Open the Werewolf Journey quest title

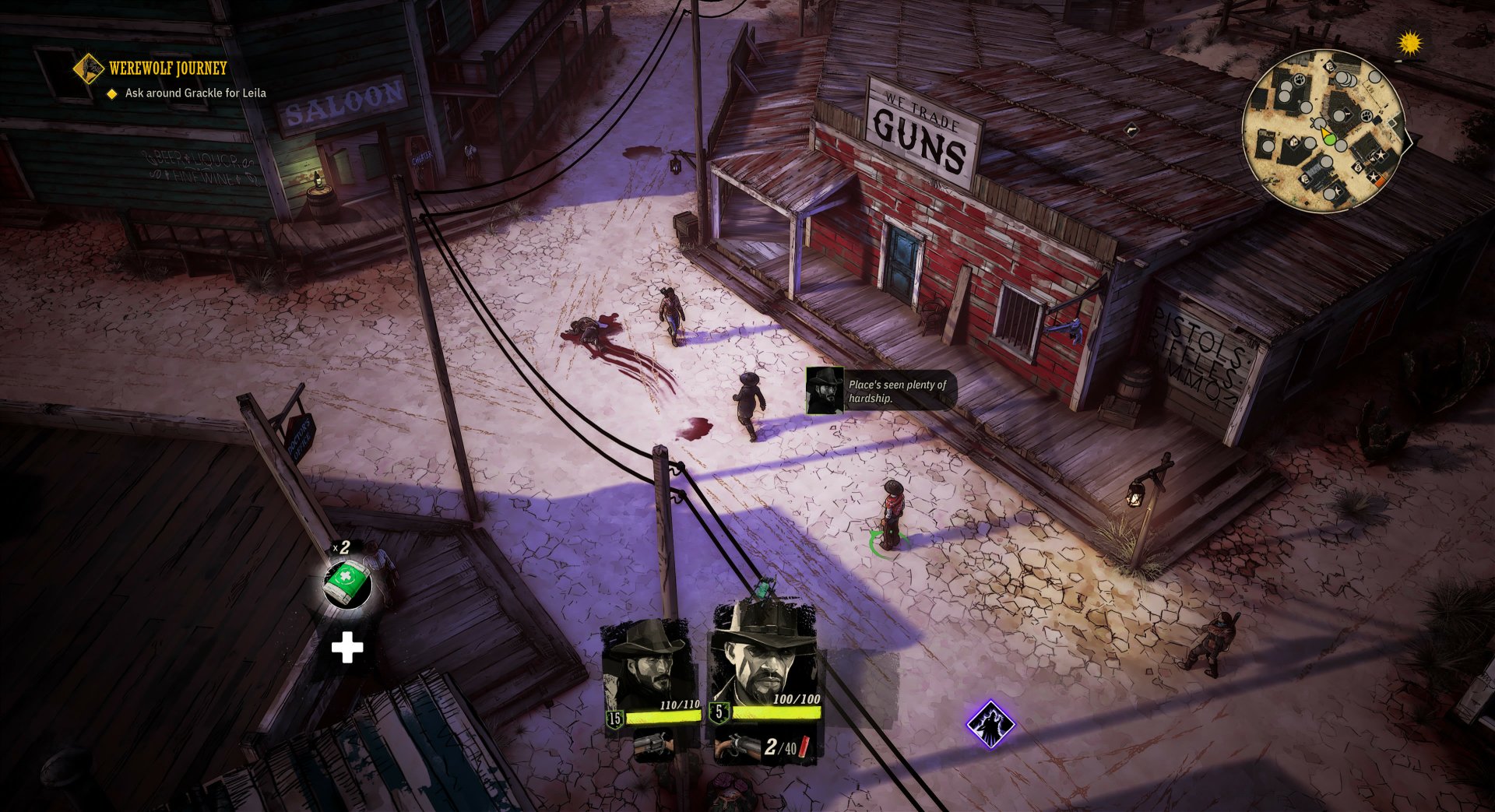pos(168,69)
